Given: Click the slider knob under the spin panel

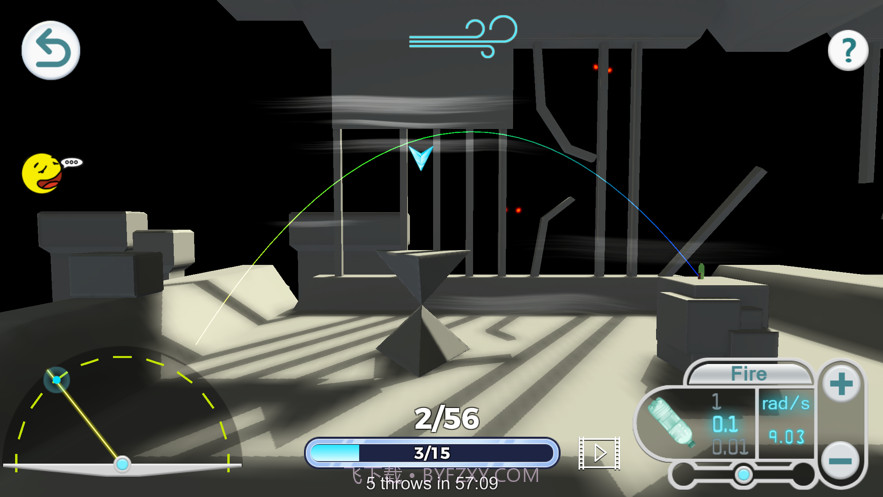Looking at the screenshot, I should [743, 473].
